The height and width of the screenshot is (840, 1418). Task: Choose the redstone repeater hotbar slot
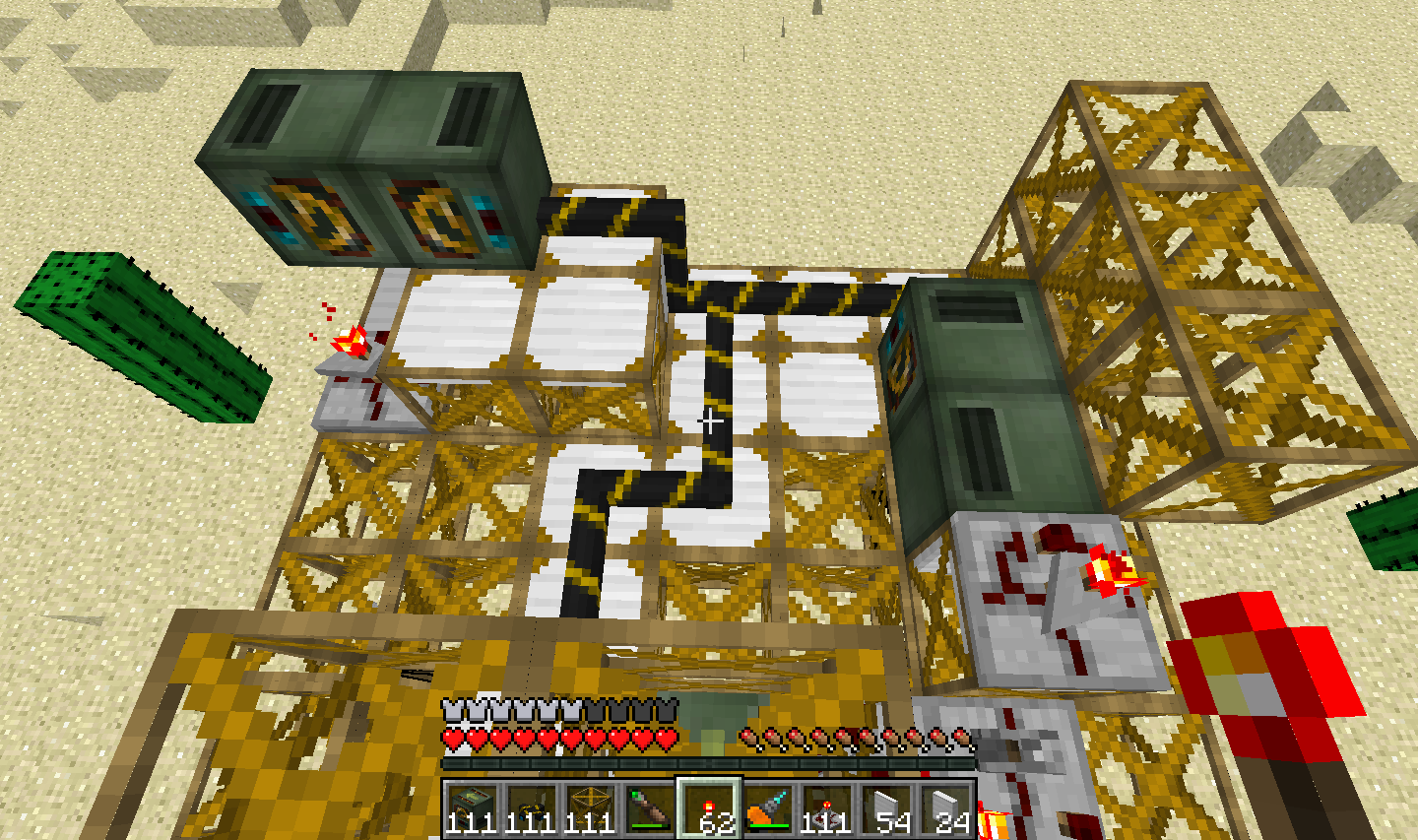(x=826, y=809)
